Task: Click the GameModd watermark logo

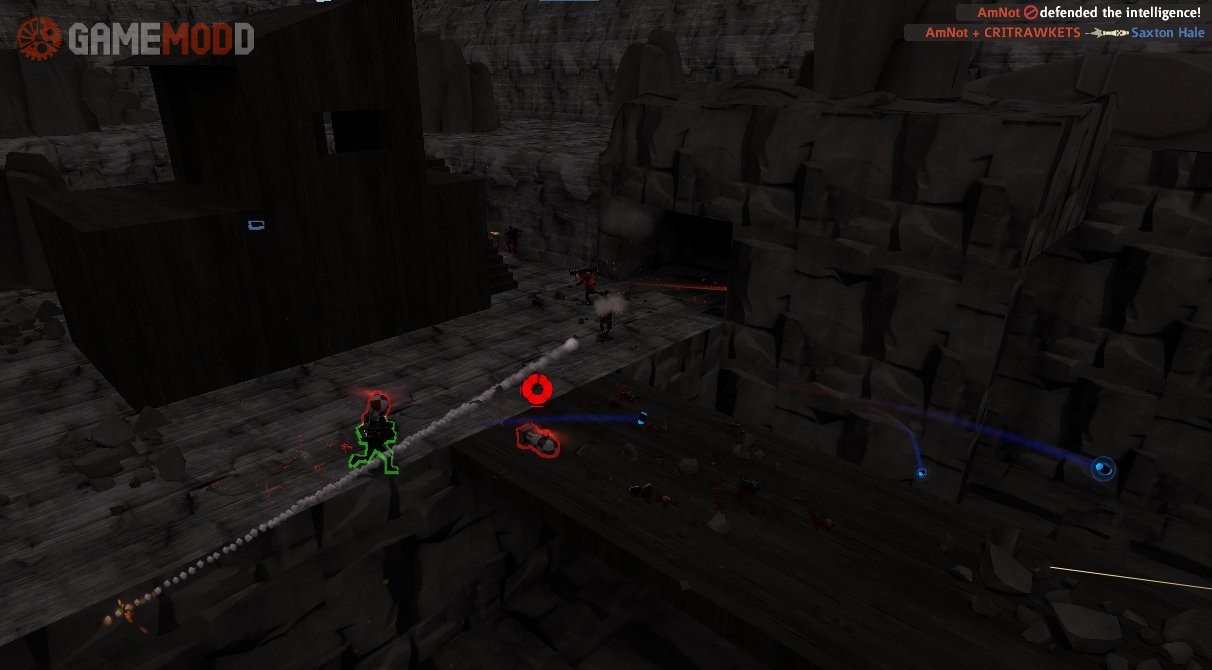Action: [x=136, y=39]
